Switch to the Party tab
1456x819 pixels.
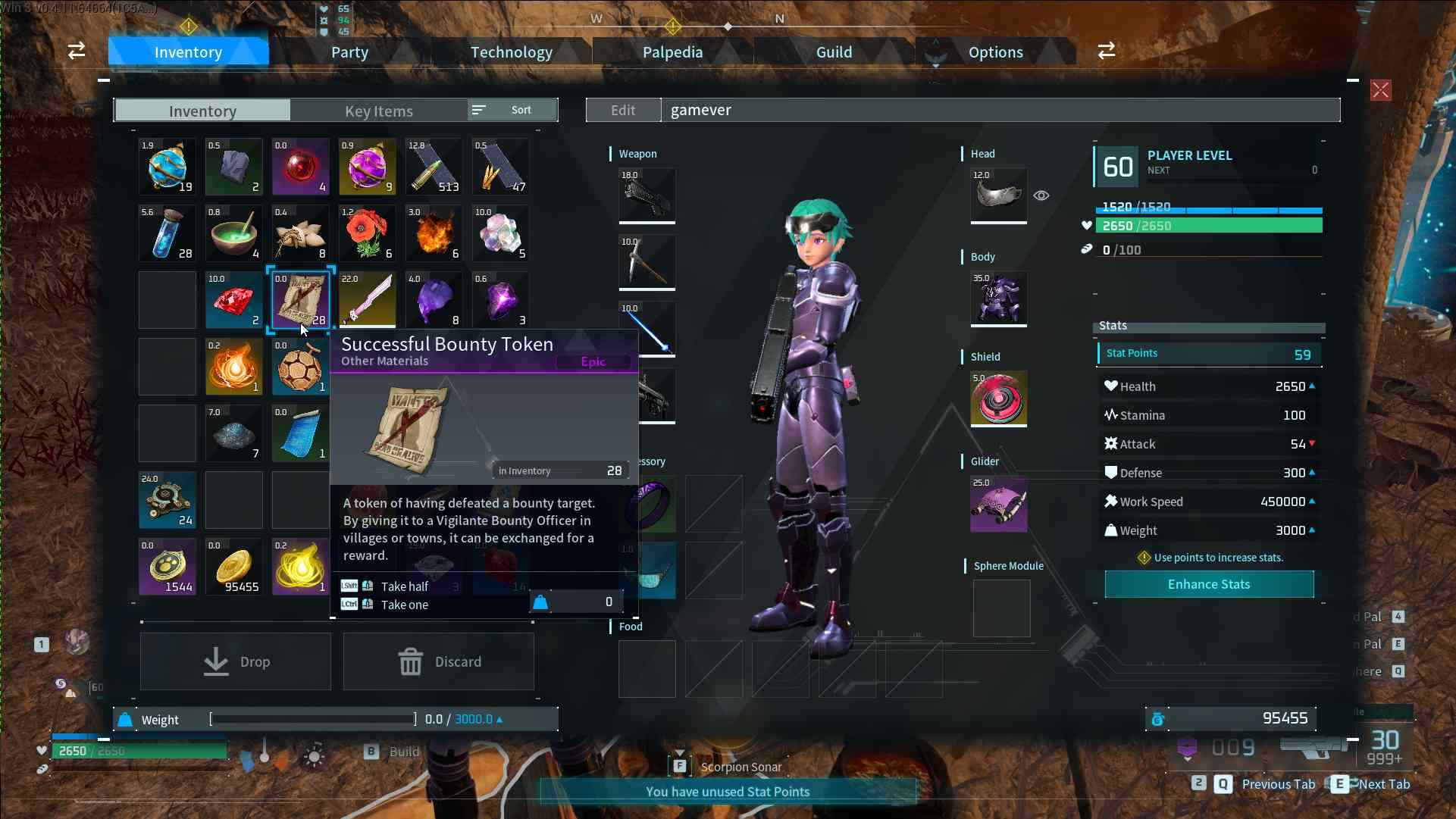(349, 52)
